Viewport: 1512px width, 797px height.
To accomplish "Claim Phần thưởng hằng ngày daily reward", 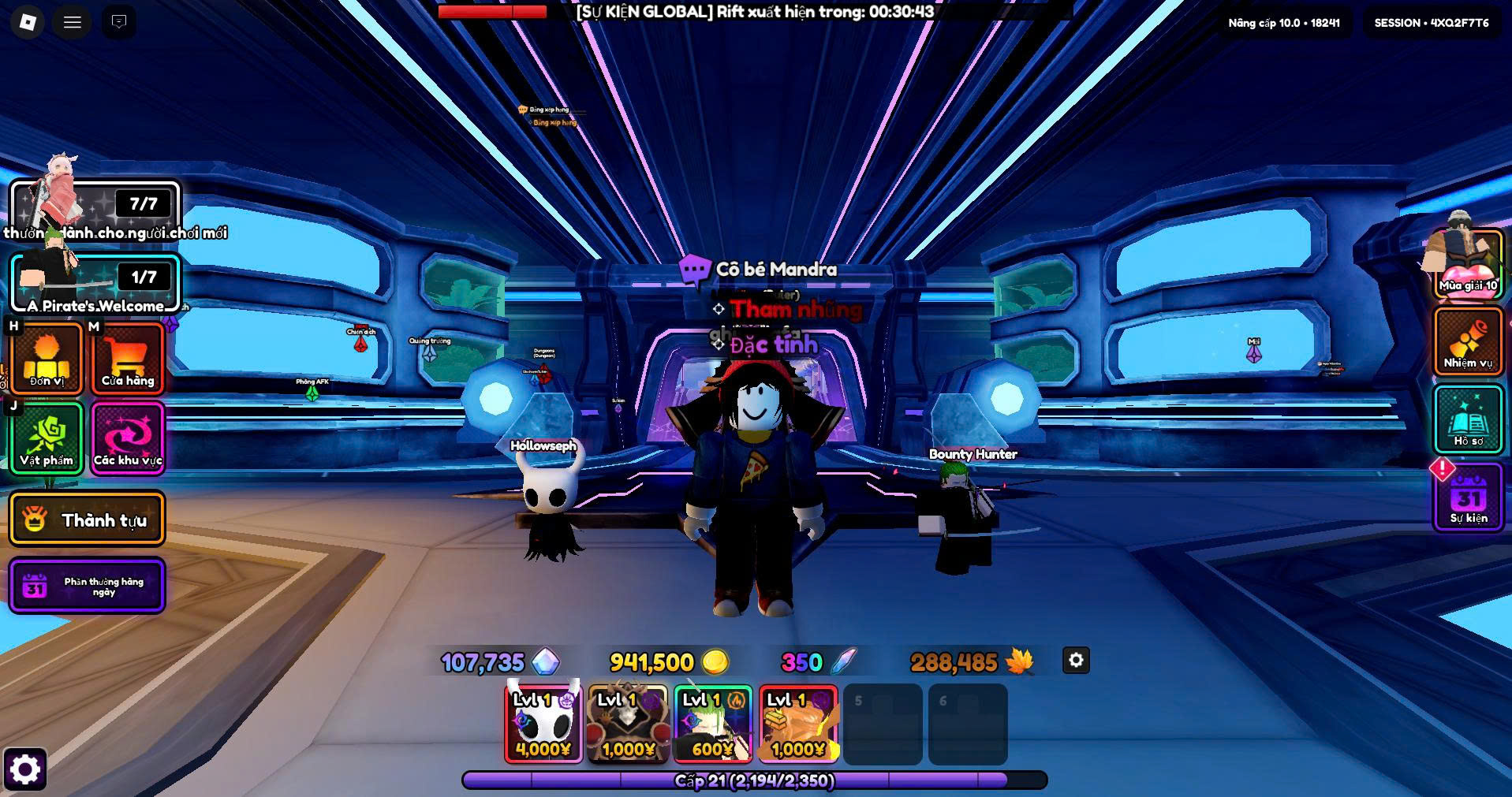I will coord(87,586).
